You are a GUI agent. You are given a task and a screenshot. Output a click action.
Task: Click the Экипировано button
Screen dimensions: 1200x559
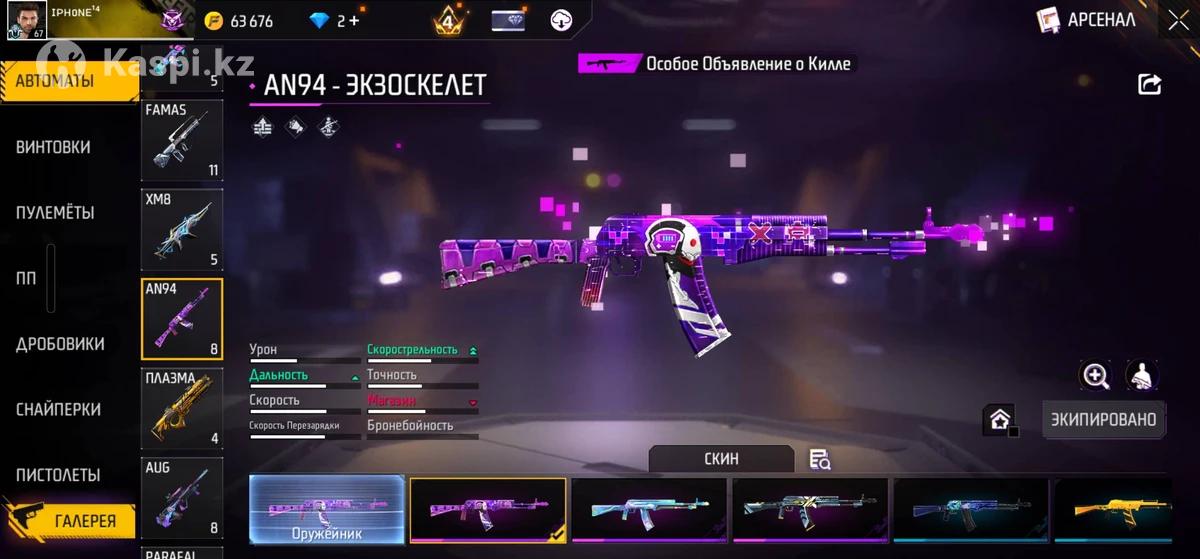[1104, 420]
